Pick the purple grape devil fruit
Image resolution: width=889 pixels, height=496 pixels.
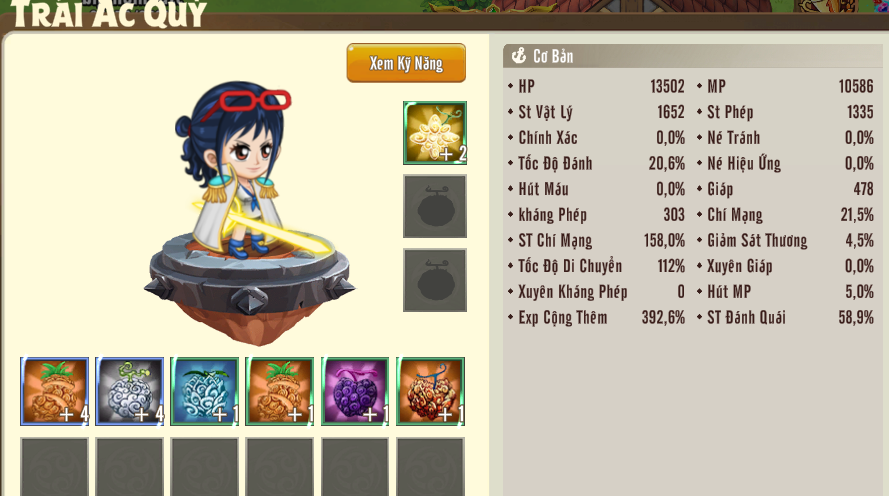355,391
